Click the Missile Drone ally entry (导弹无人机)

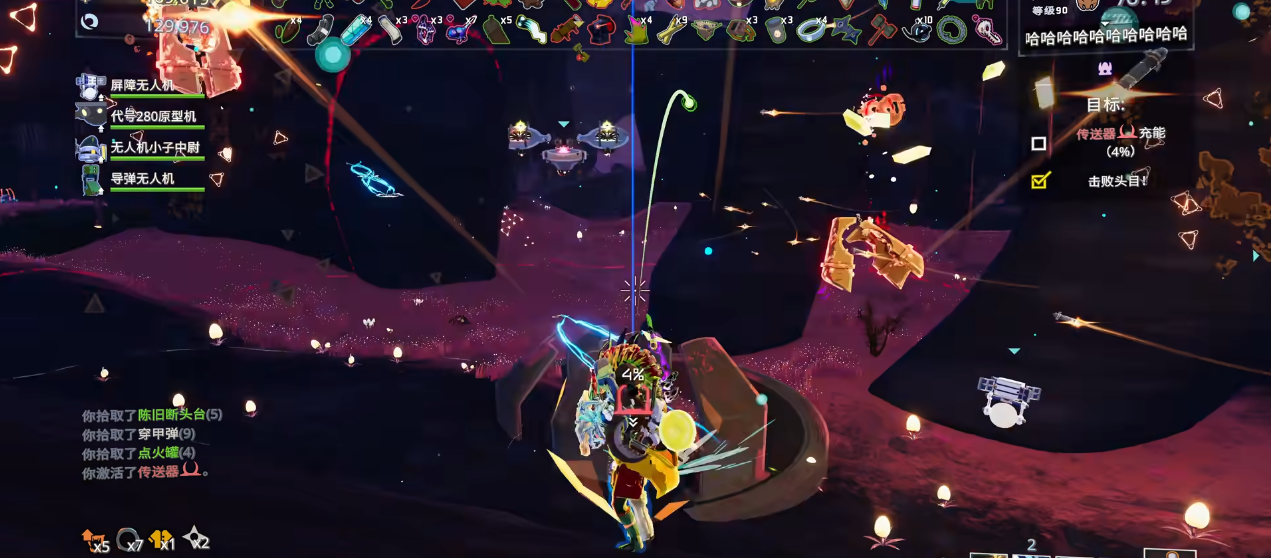point(141,179)
